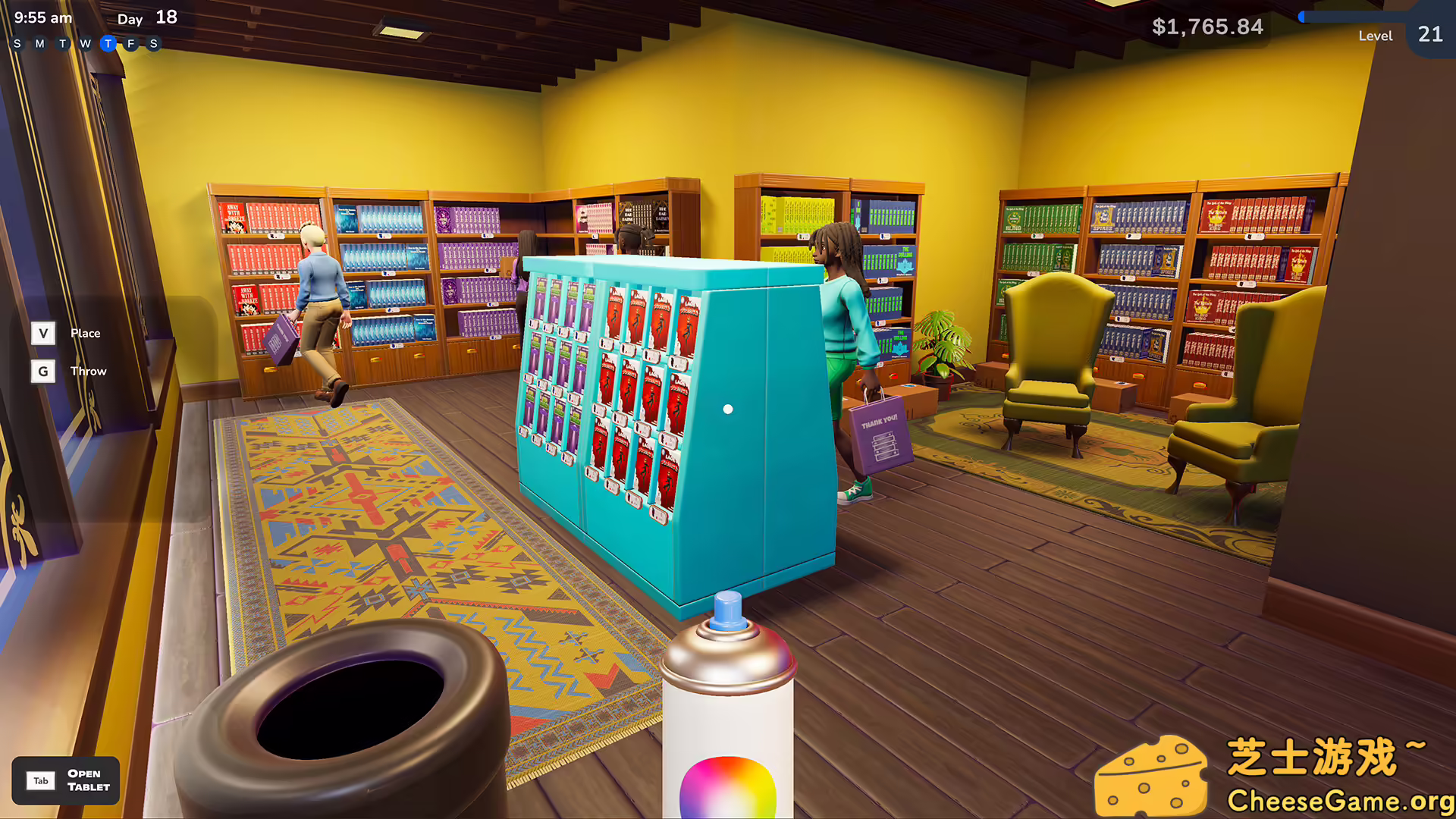Click the 9:55 am clock display

pyautogui.click(x=42, y=17)
